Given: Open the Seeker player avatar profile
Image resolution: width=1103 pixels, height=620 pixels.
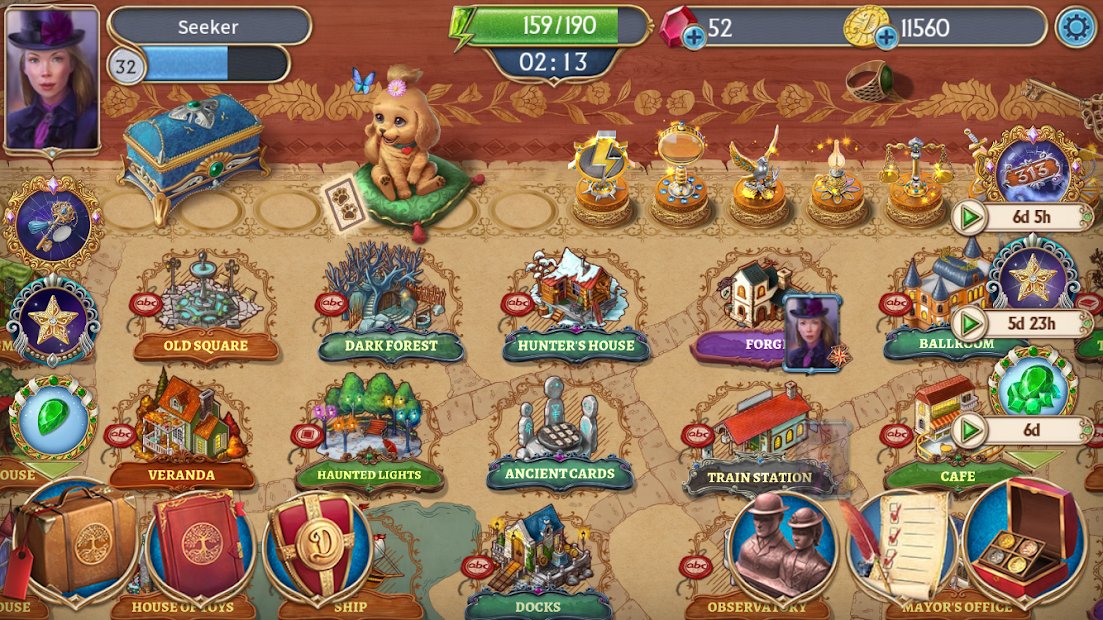Looking at the screenshot, I should point(52,78).
